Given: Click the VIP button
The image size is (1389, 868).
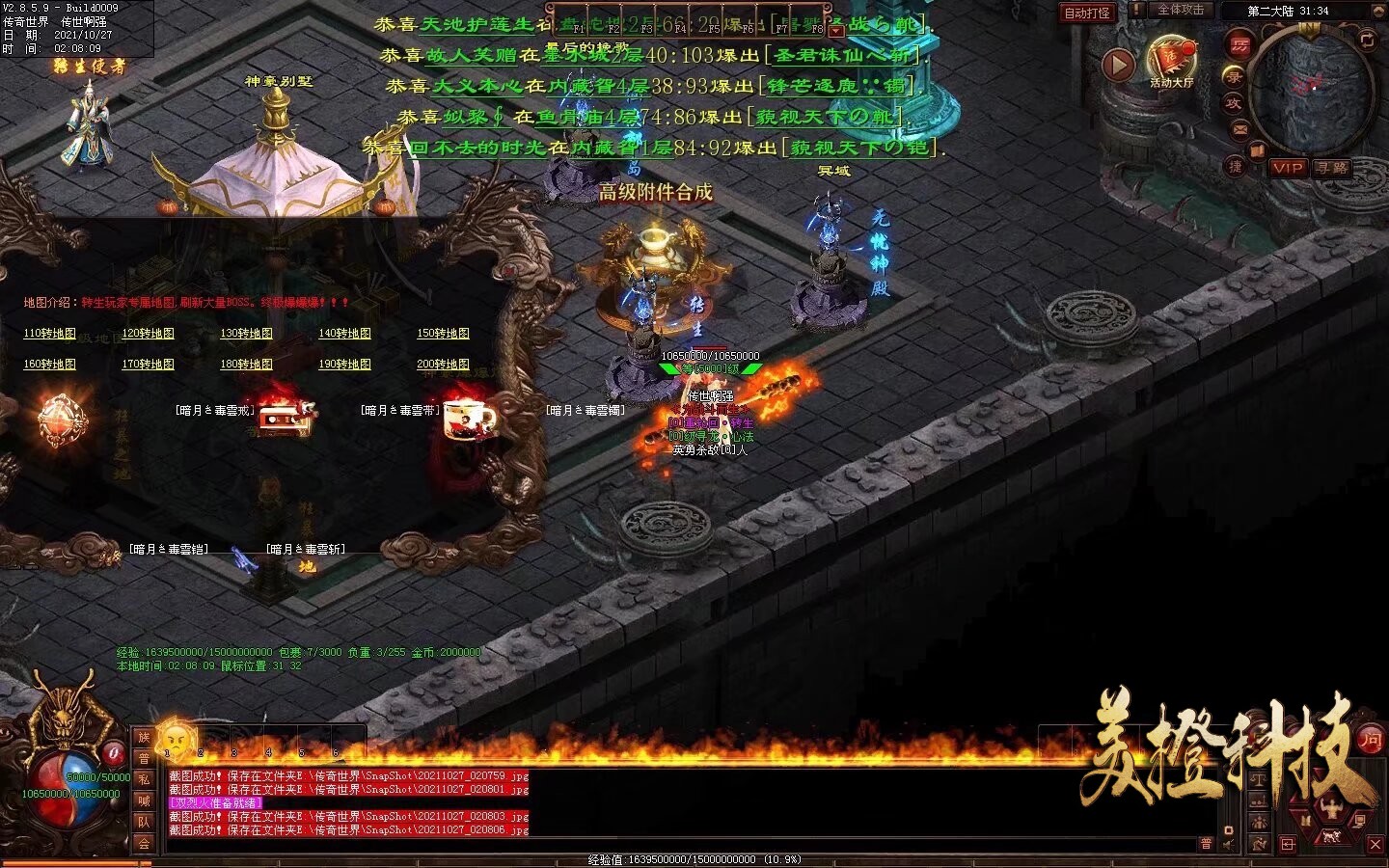Looking at the screenshot, I should (1290, 170).
